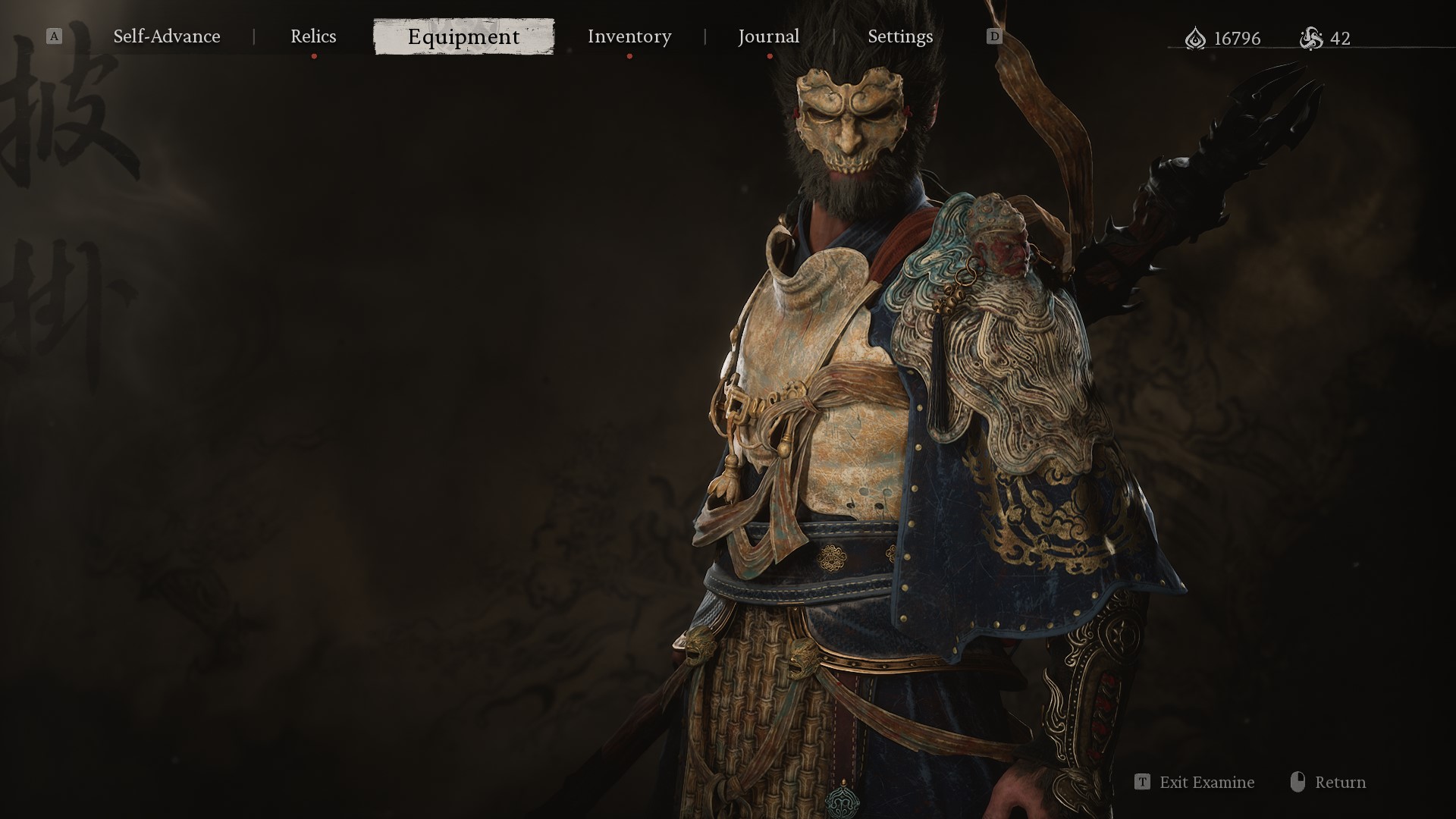Switch to the Self-Advance tab

(167, 36)
